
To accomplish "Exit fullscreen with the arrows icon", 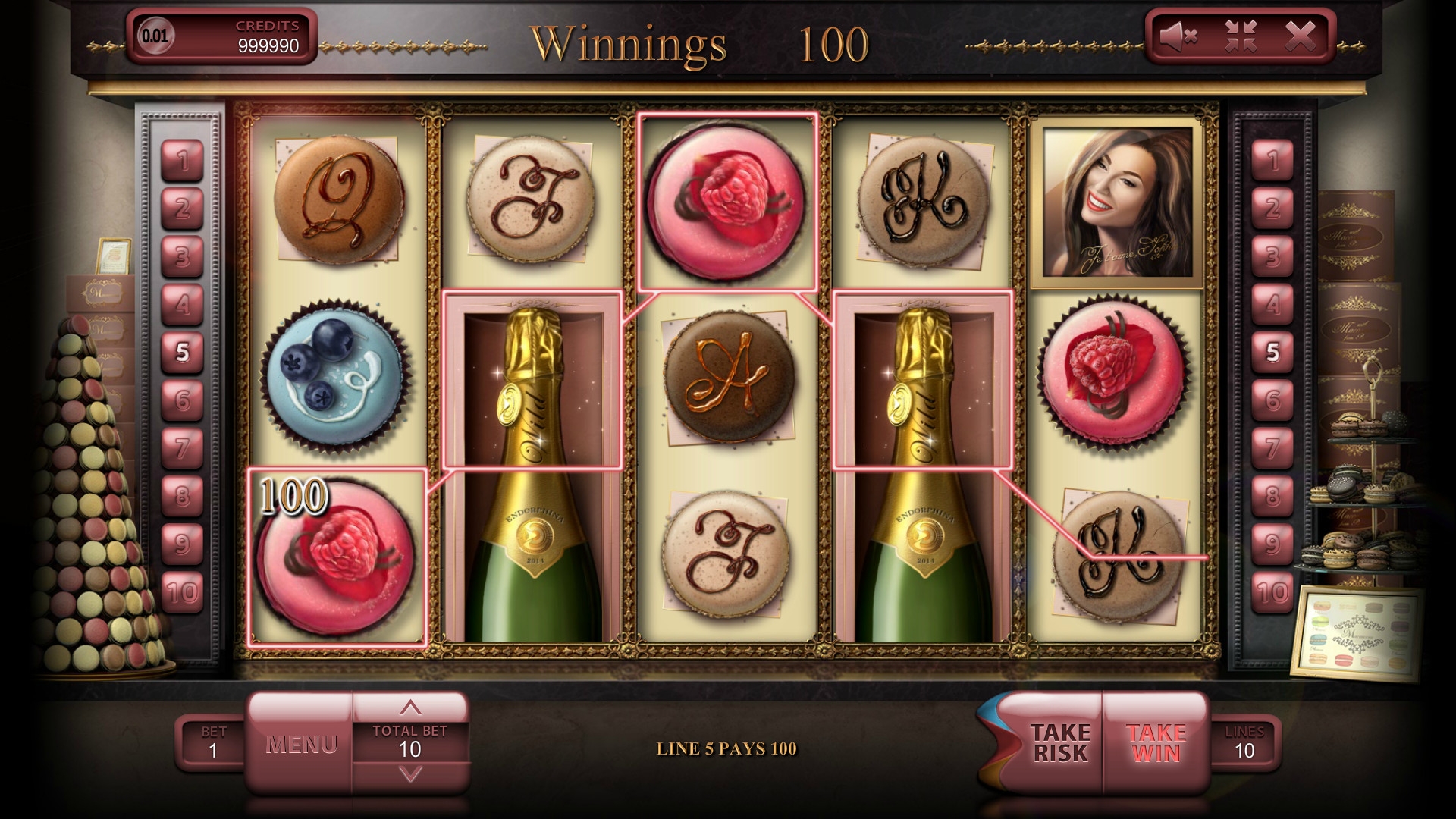I will point(1241,36).
